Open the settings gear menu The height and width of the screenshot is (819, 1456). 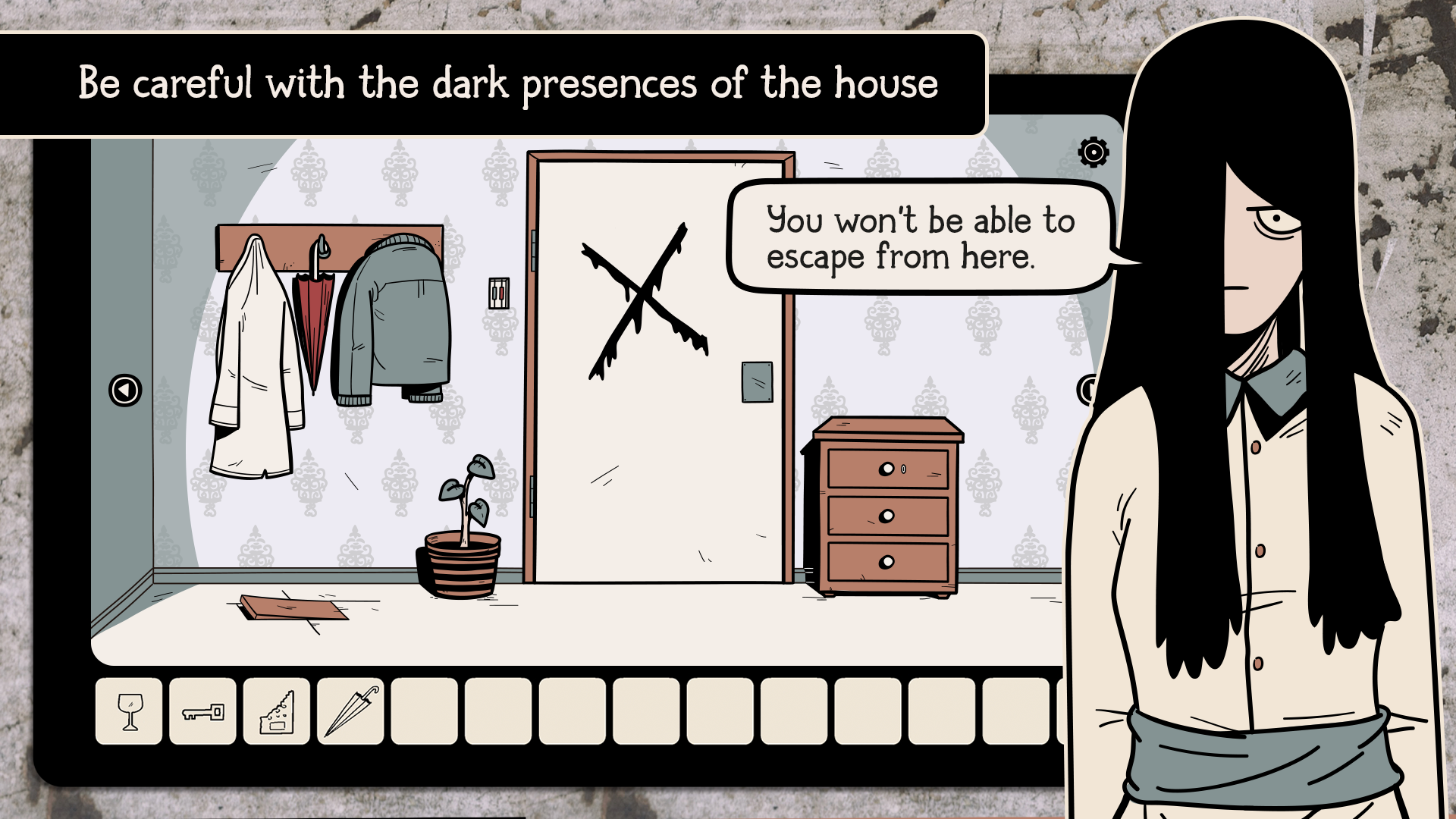click(1092, 152)
